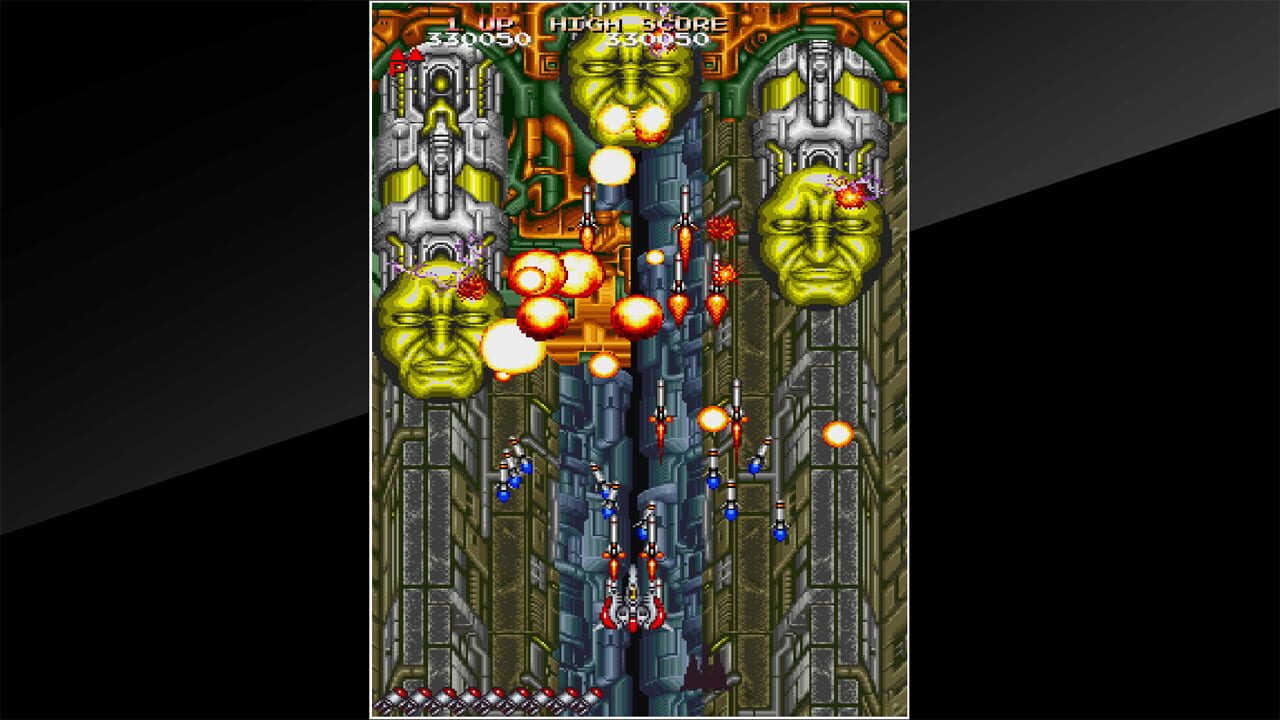
Task: Click the blue enemy fighter on the left side
Action: [515, 478]
